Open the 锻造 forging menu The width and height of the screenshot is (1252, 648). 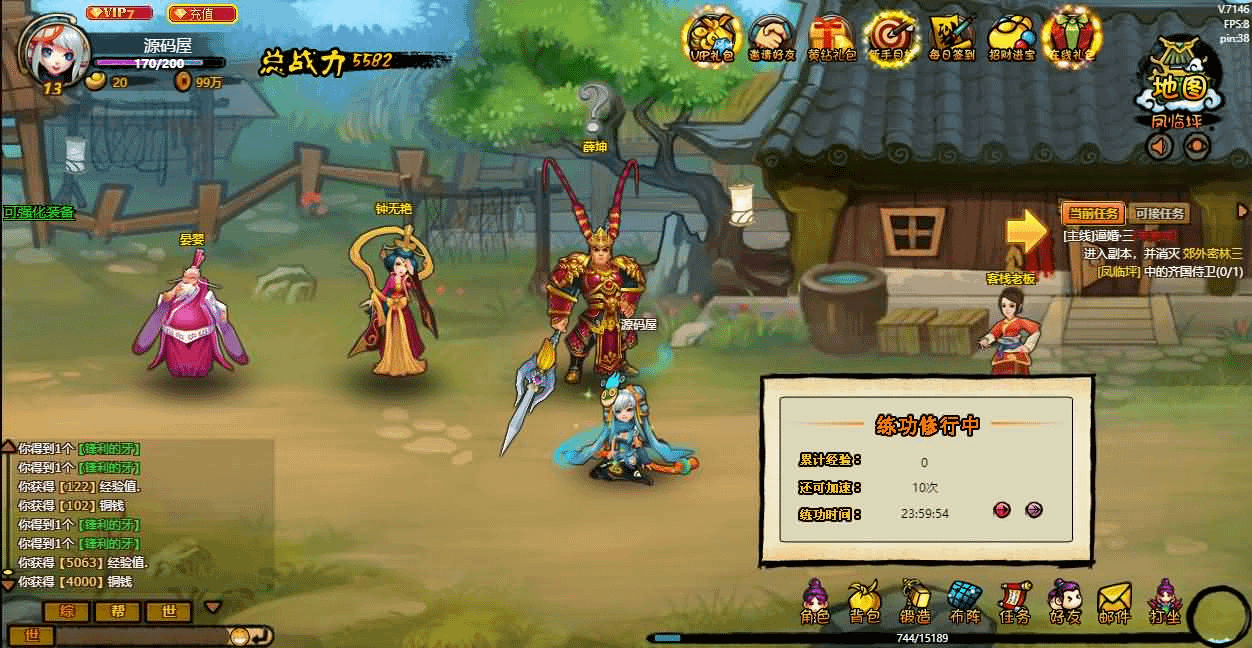[914, 603]
